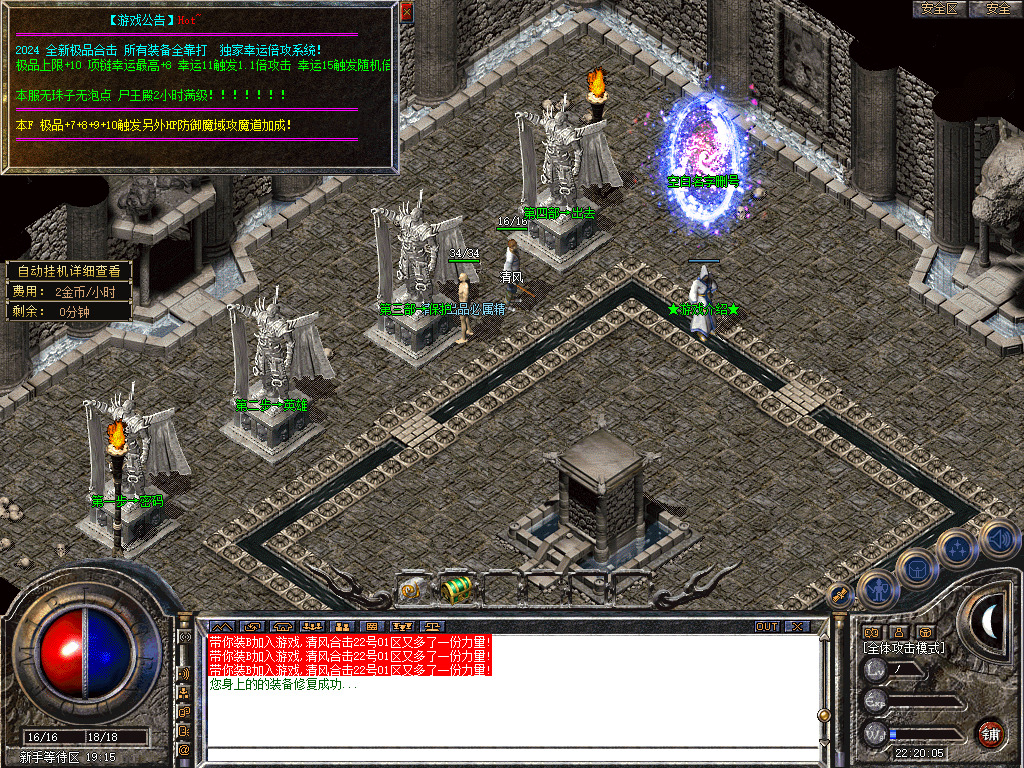This screenshot has width=1024, height=768.
Task: Click the OUT button above chat
Action: tap(767, 627)
